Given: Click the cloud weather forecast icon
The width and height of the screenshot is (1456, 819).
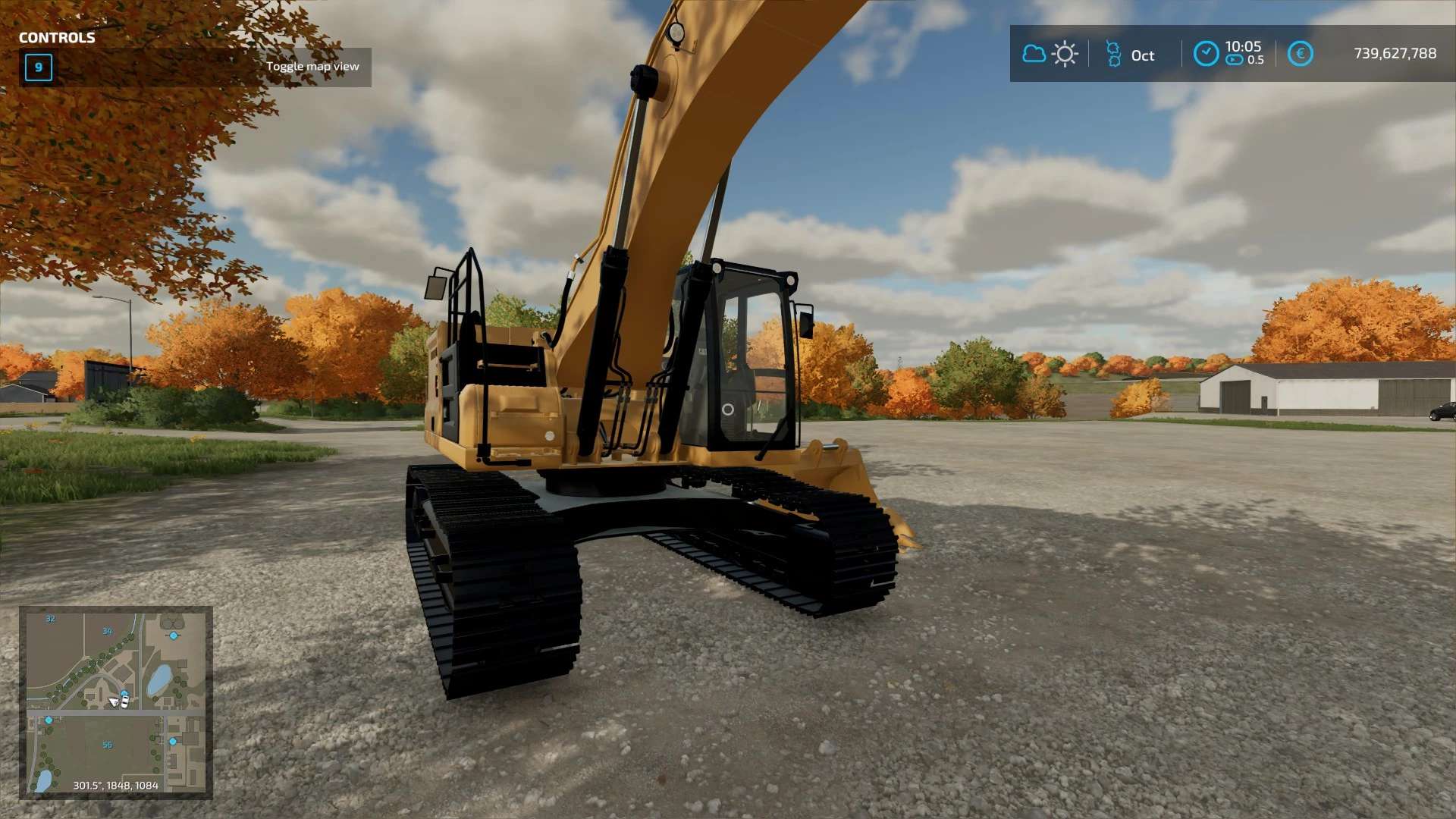Looking at the screenshot, I should tap(1034, 54).
